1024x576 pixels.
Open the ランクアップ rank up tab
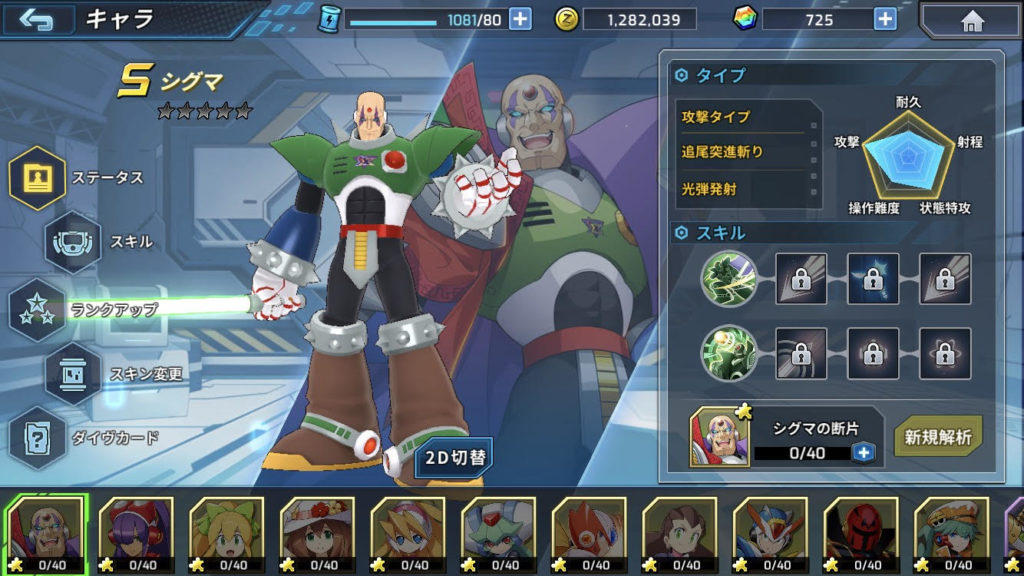point(38,310)
